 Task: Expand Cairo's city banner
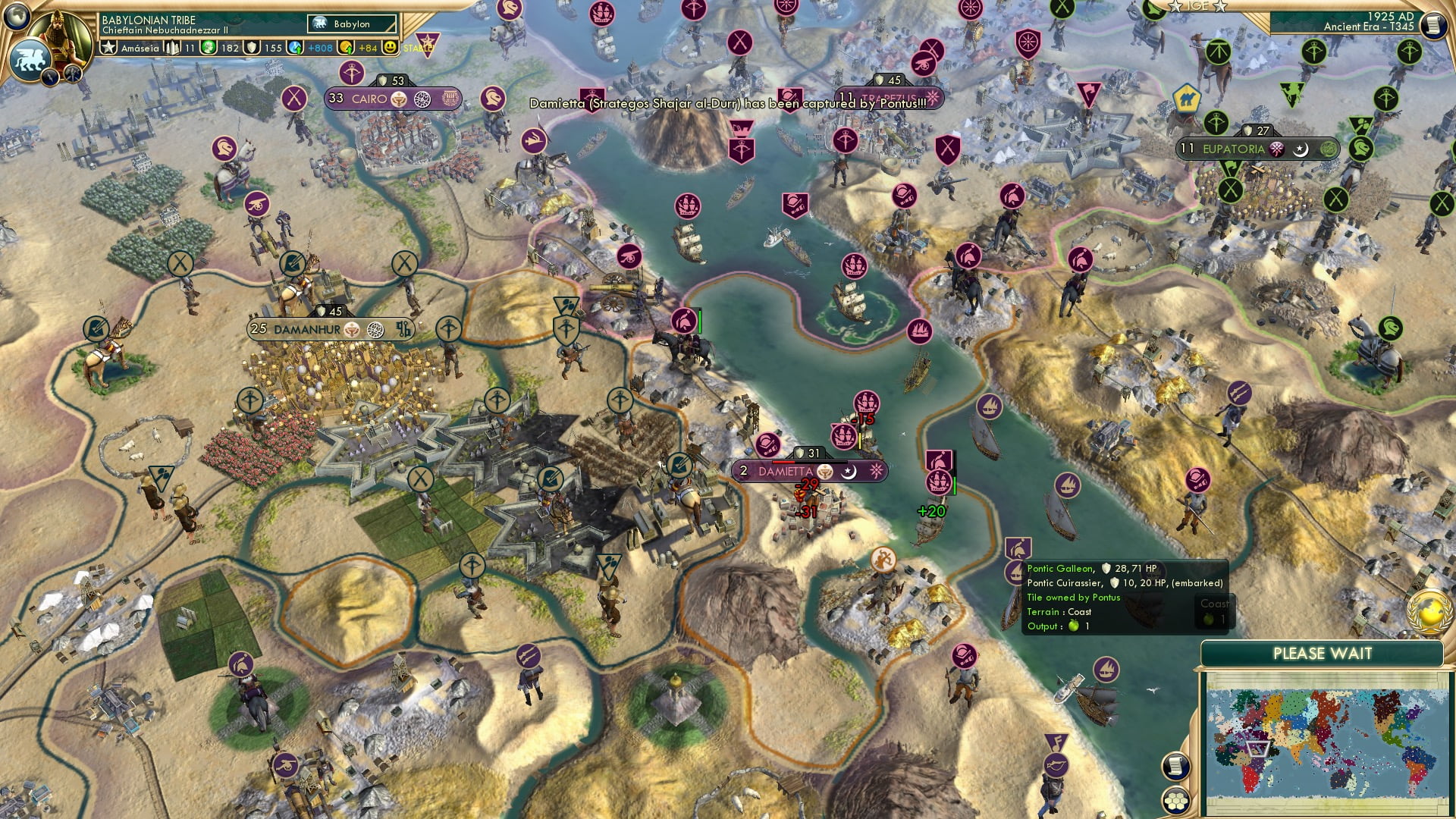[x=369, y=99]
